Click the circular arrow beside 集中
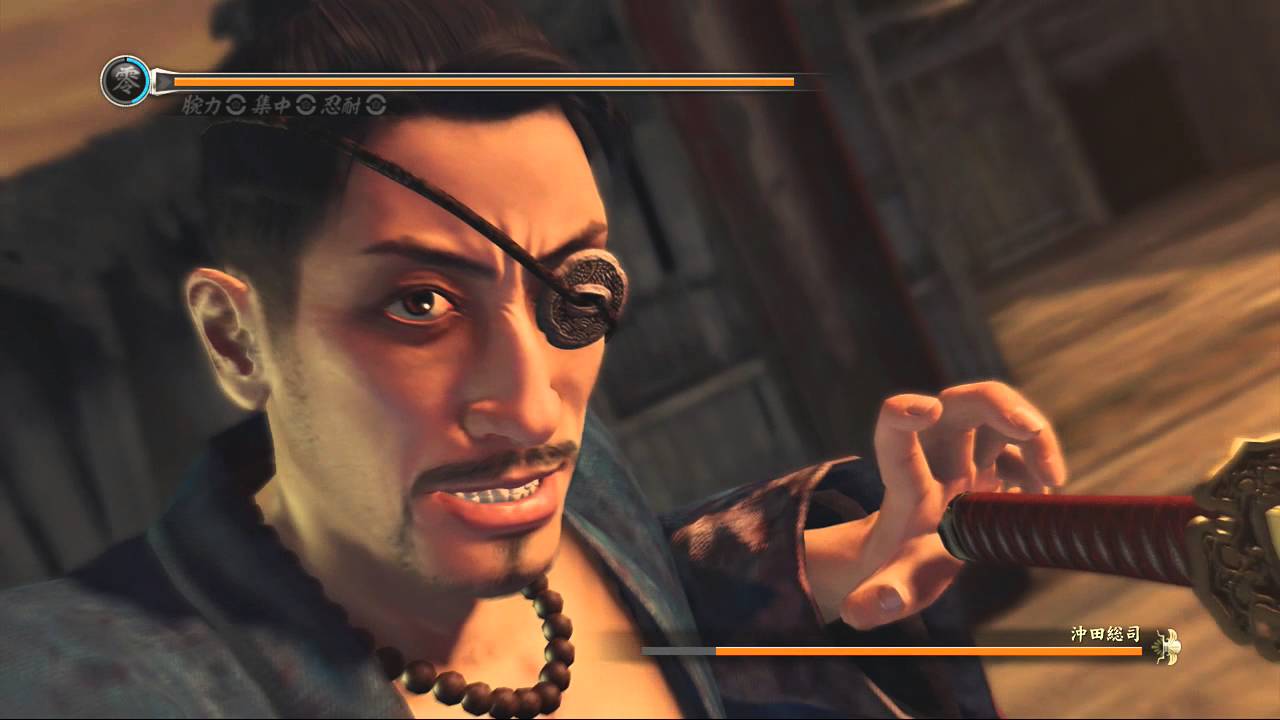1280x720 pixels. tap(305, 106)
